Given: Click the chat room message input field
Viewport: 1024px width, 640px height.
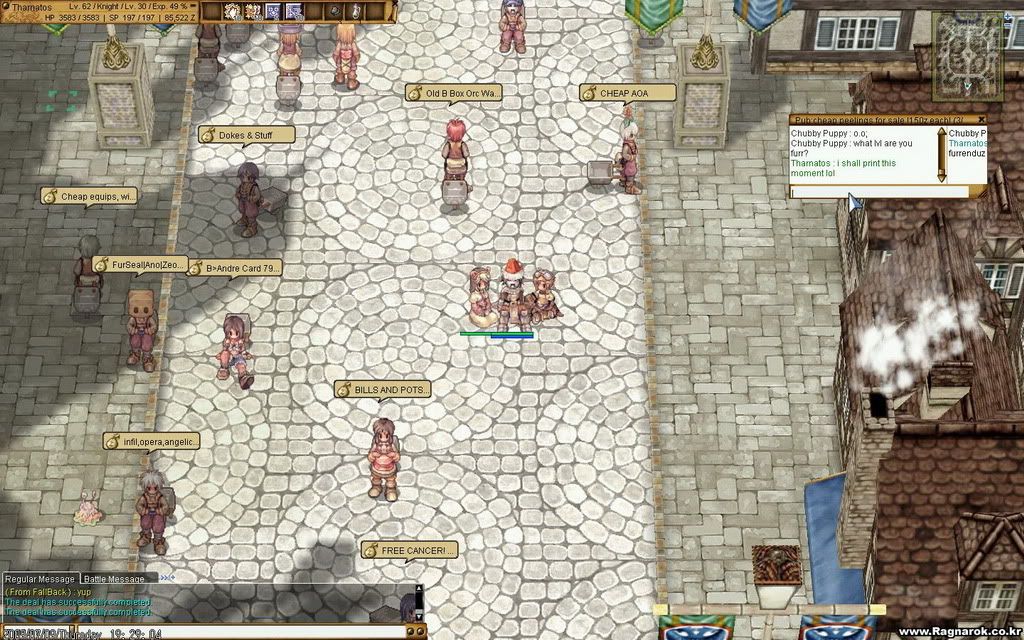Looking at the screenshot, I should coord(879,191).
